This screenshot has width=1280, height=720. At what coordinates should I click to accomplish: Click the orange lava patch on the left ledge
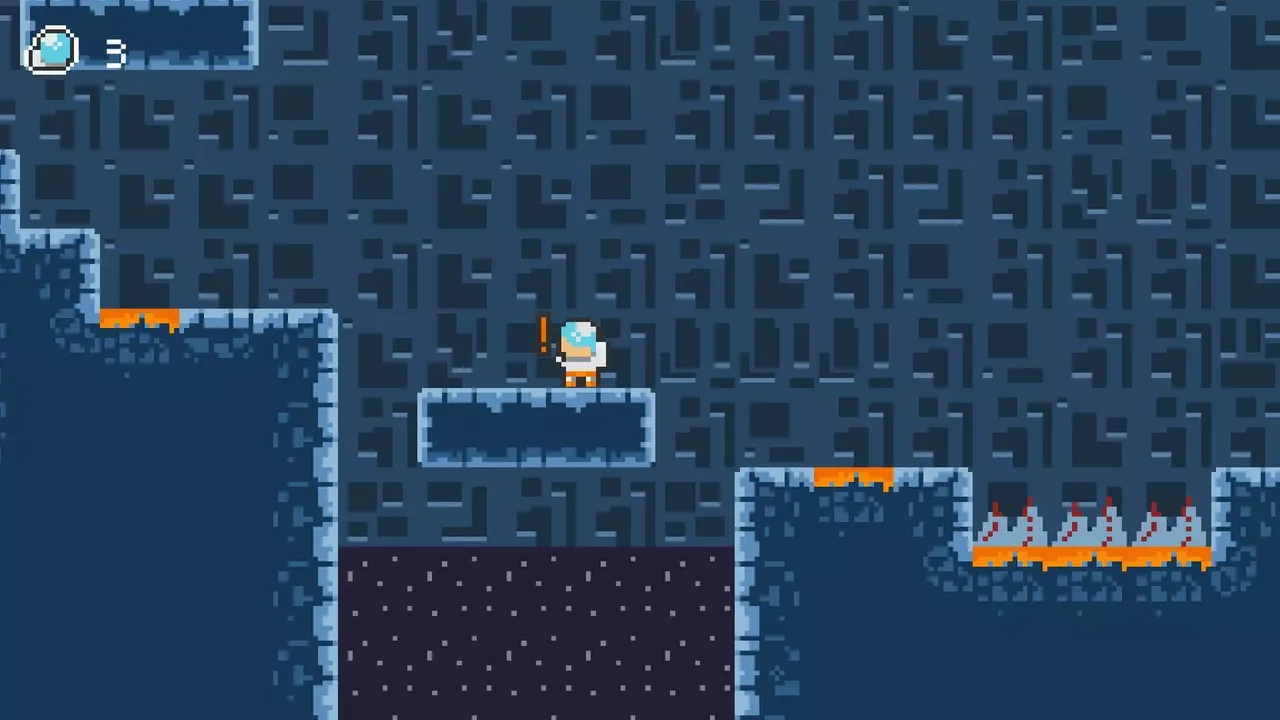pos(140,318)
